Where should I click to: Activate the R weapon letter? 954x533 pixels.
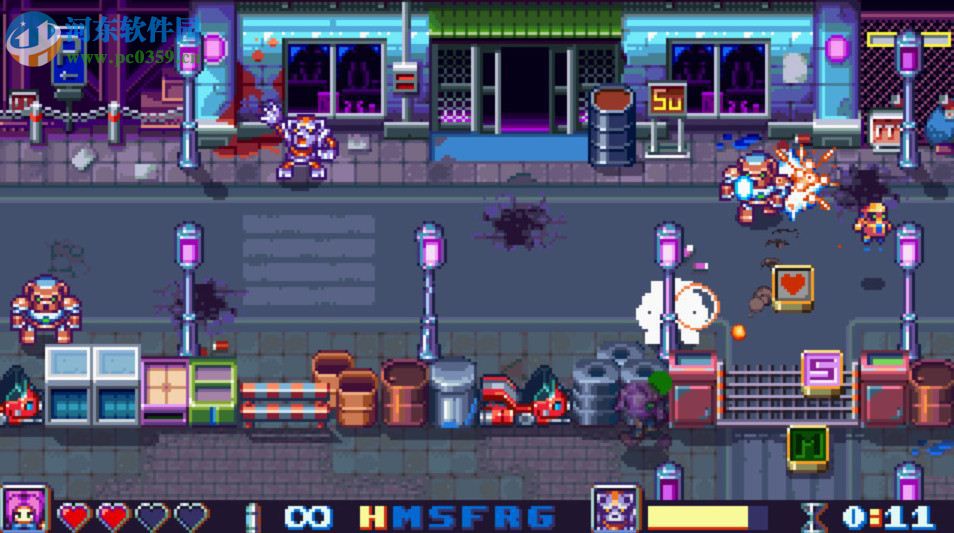pos(507,517)
